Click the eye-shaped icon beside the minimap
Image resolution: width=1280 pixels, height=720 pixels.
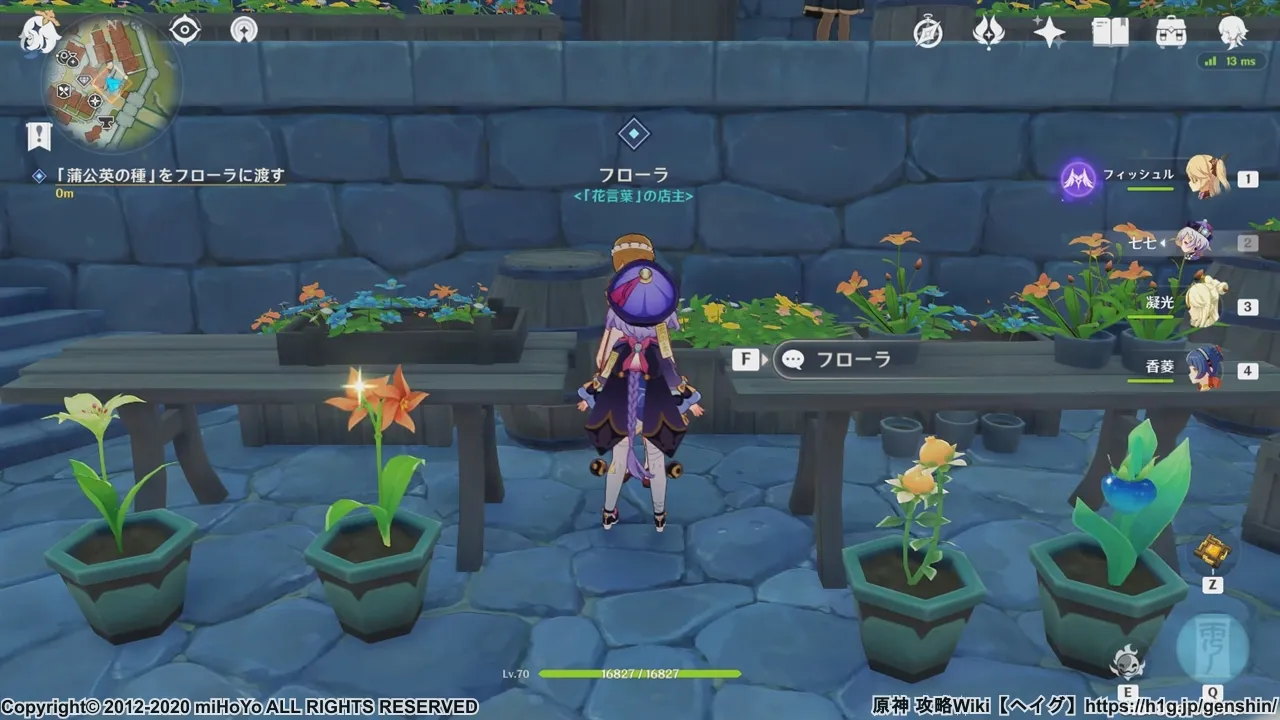185,30
